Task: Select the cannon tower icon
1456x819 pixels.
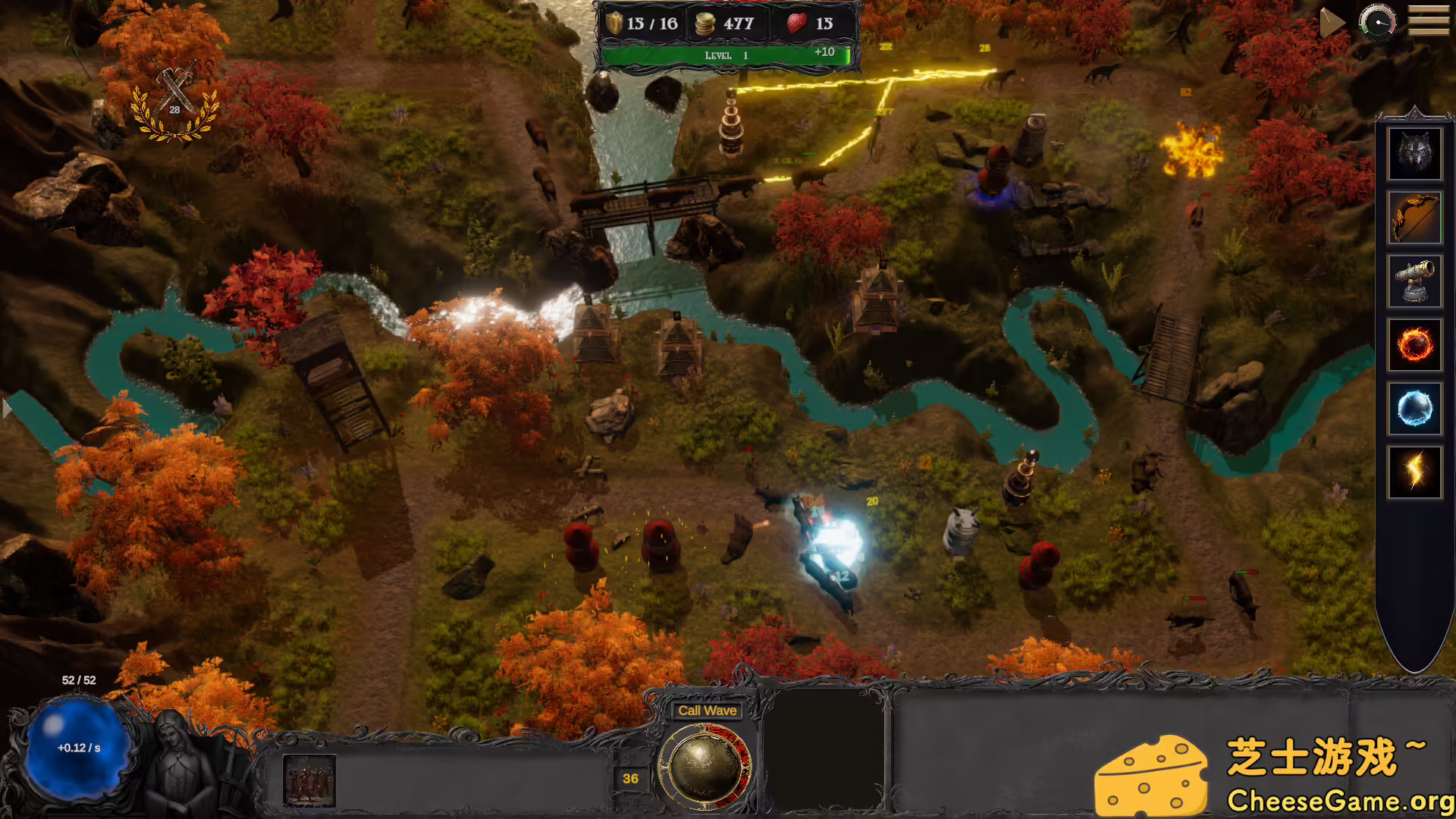Action: coord(1414,281)
